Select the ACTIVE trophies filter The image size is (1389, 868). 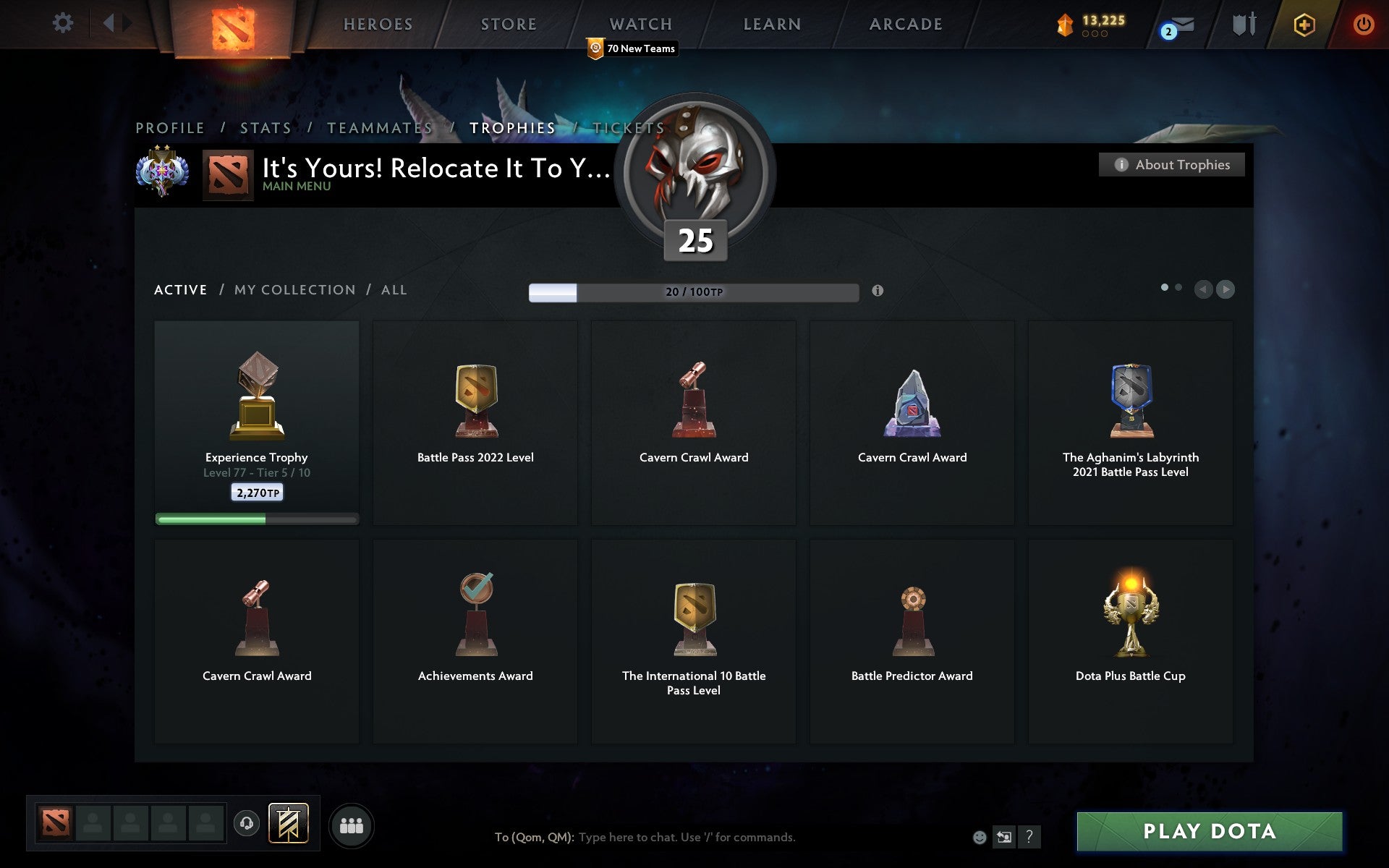point(179,289)
